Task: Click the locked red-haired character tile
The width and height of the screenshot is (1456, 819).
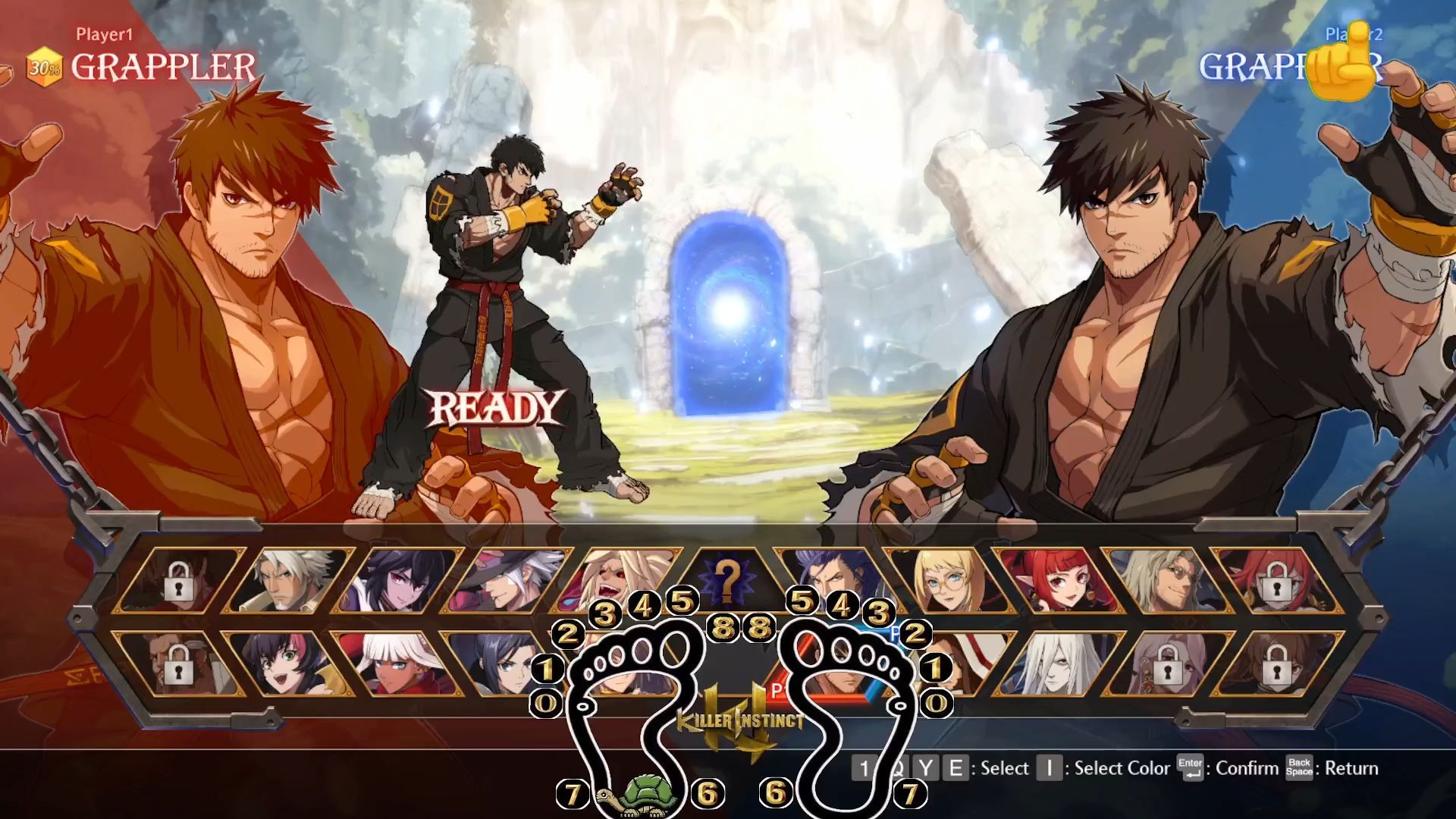Action: (x=1272, y=580)
